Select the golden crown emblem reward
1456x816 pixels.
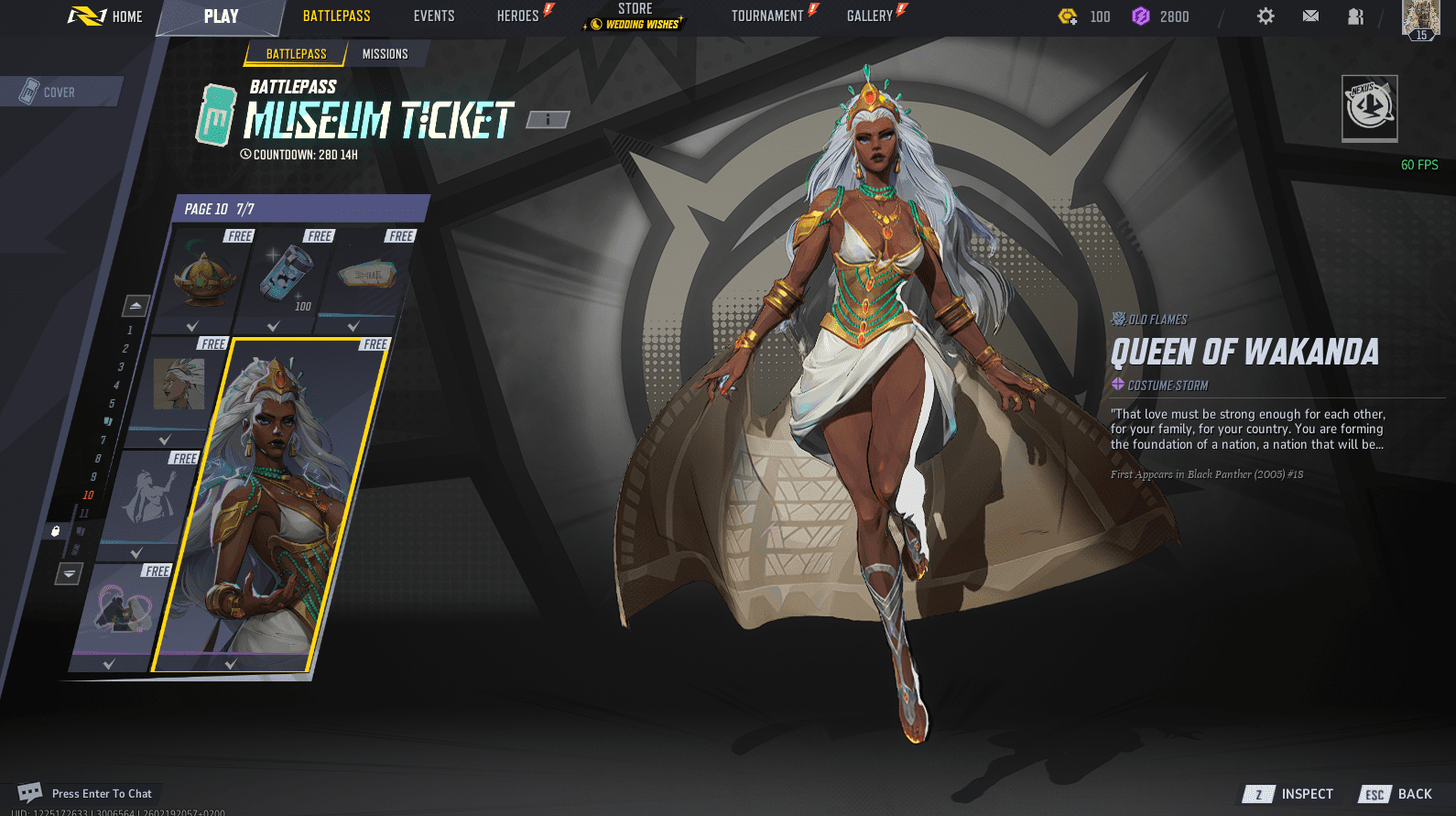pos(204,277)
